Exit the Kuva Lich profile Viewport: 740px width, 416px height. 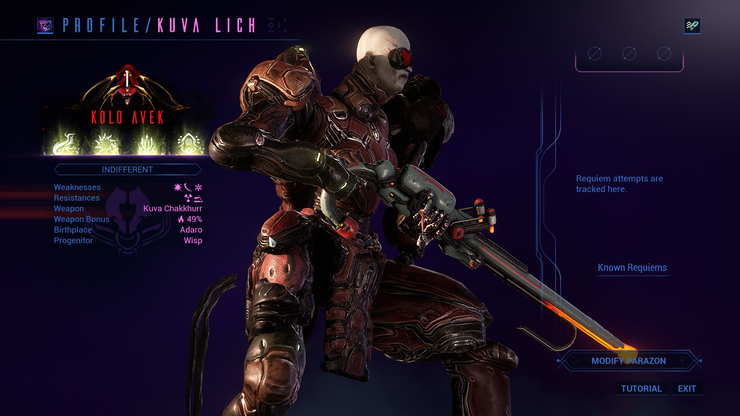click(x=687, y=388)
